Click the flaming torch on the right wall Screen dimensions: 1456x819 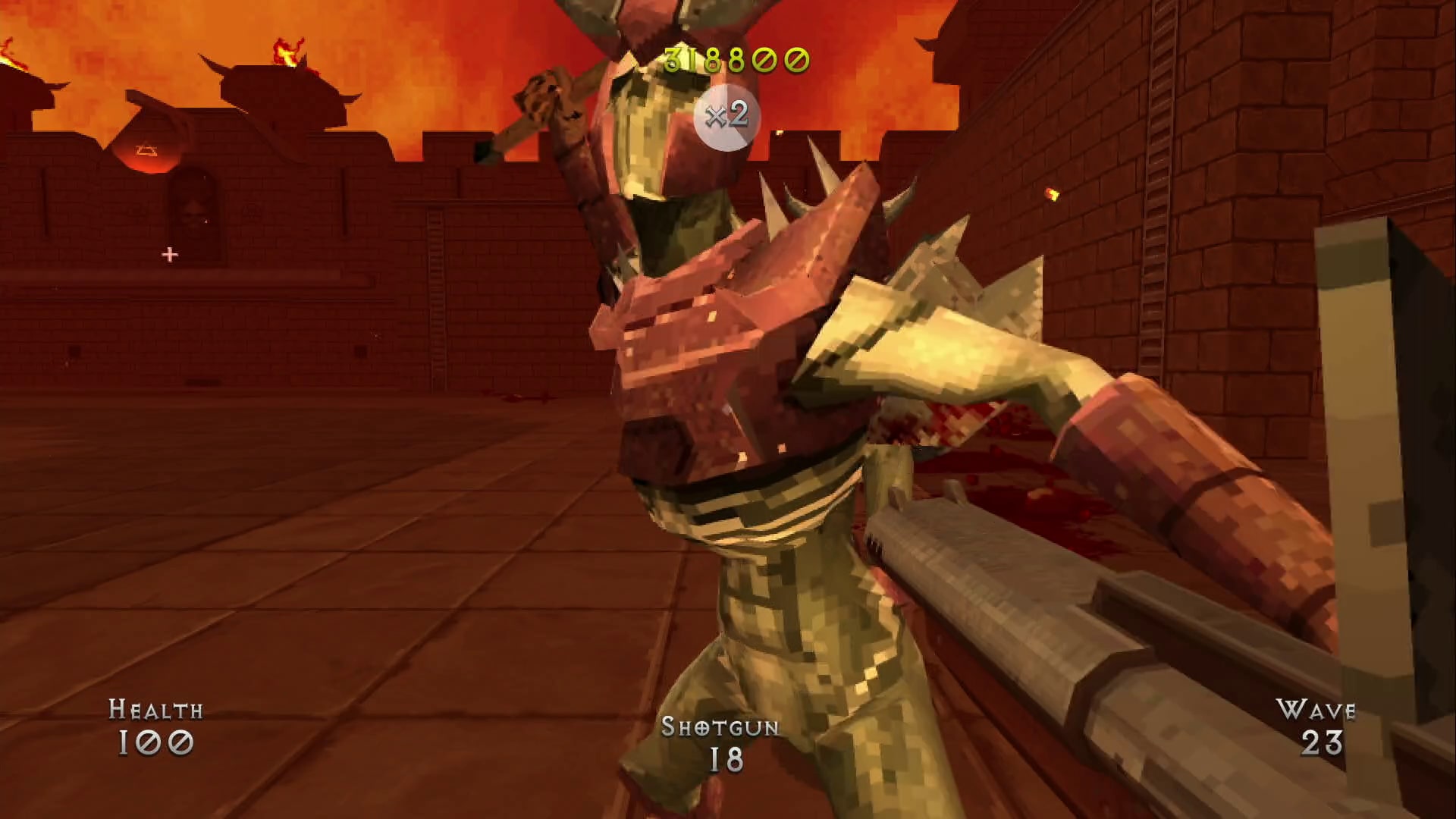click(x=1051, y=194)
